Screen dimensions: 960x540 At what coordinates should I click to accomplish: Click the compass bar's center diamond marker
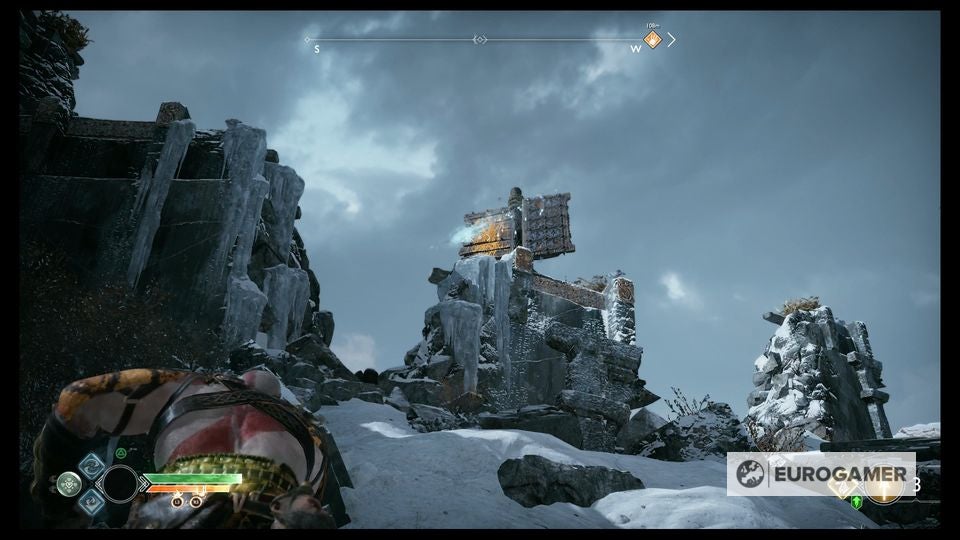coord(480,40)
